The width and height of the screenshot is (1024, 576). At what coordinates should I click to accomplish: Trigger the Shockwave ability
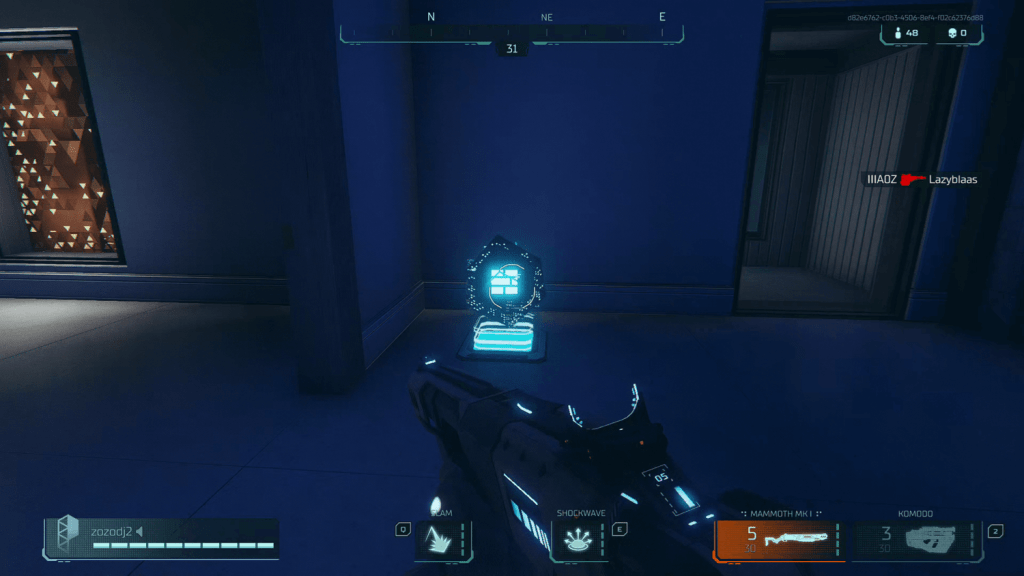580,540
